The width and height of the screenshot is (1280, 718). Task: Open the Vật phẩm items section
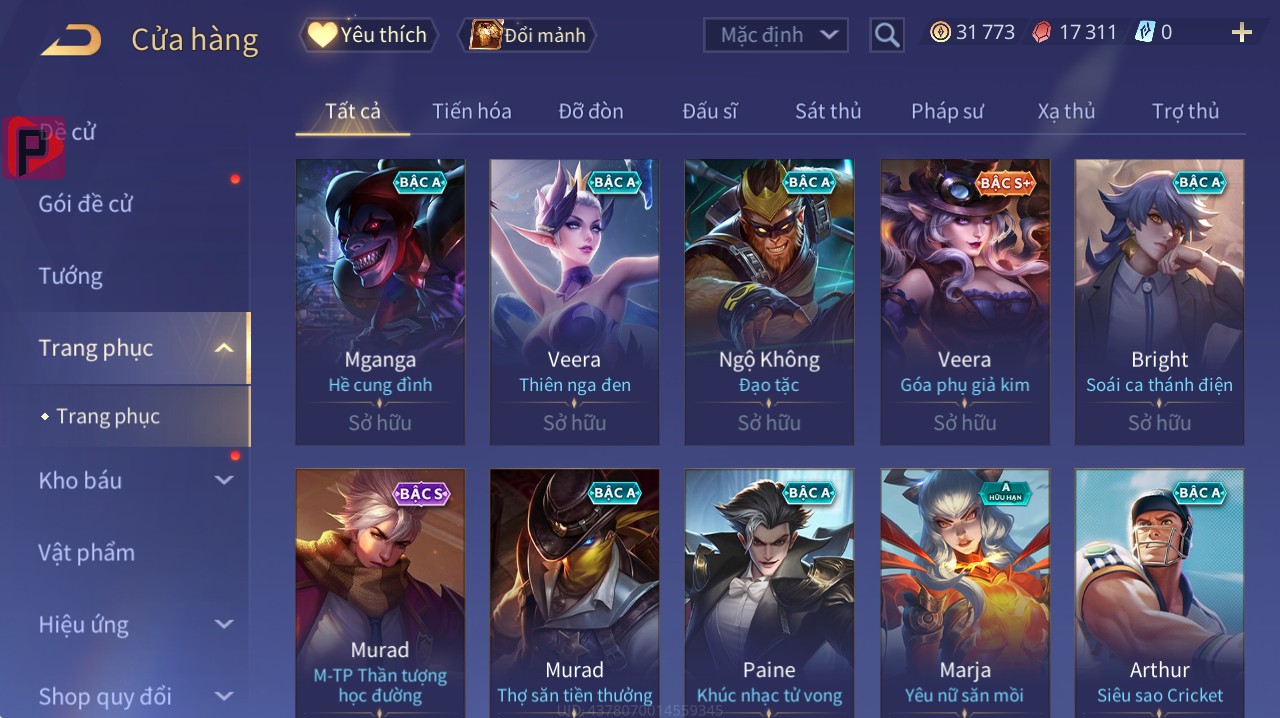[86, 552]
